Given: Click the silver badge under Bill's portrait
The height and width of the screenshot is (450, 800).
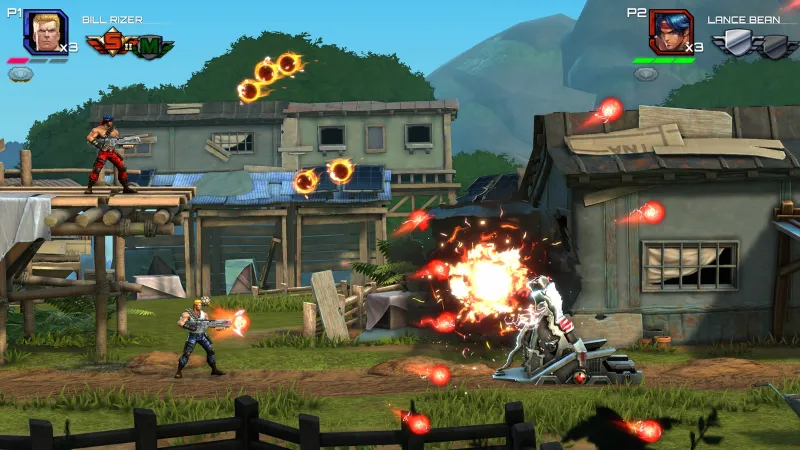Looking at the screenshot, I should [21, 74].
